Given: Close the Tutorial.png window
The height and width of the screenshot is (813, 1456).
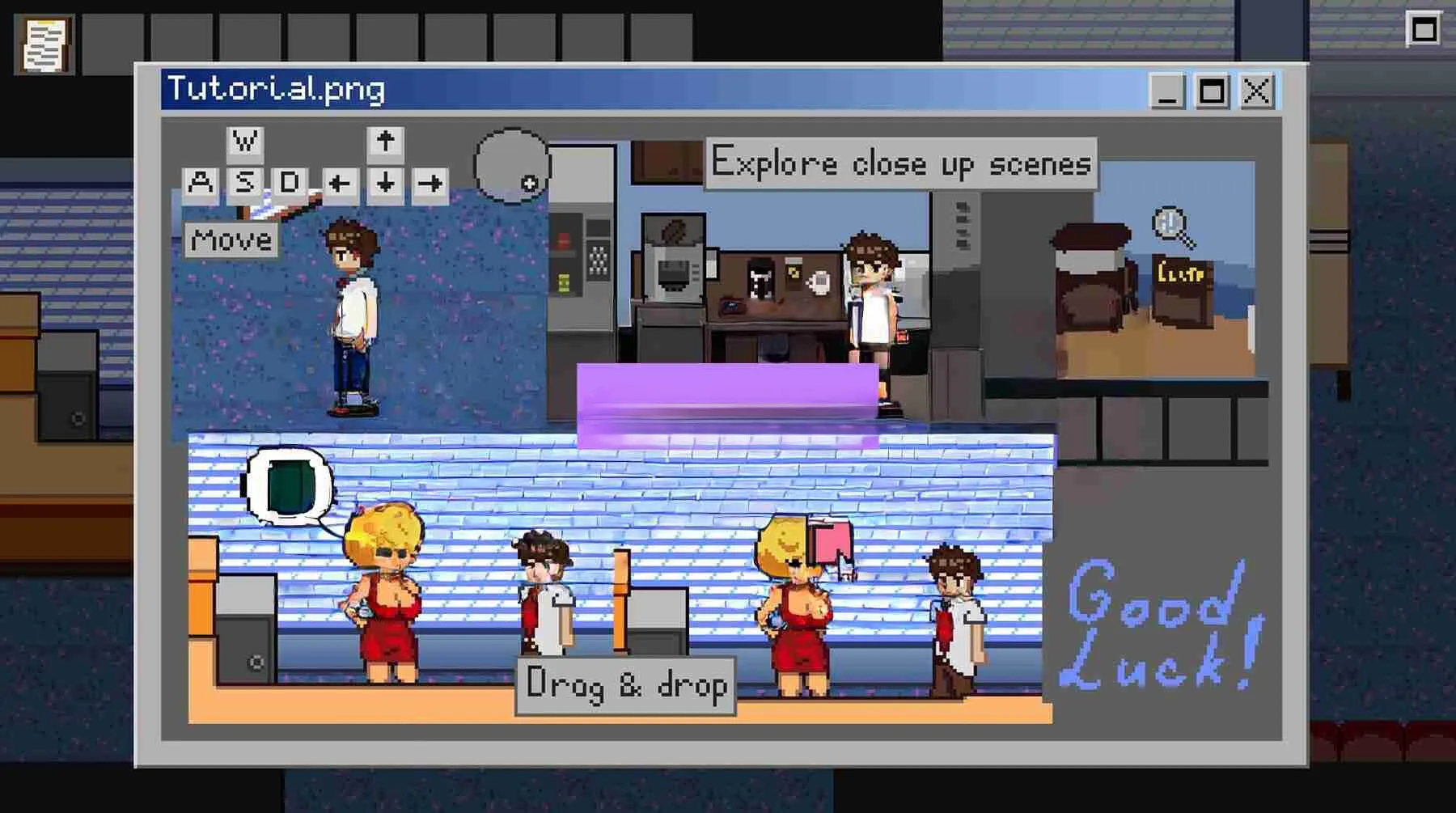Looking at the screenshot, I should (x=1256, y=91).
